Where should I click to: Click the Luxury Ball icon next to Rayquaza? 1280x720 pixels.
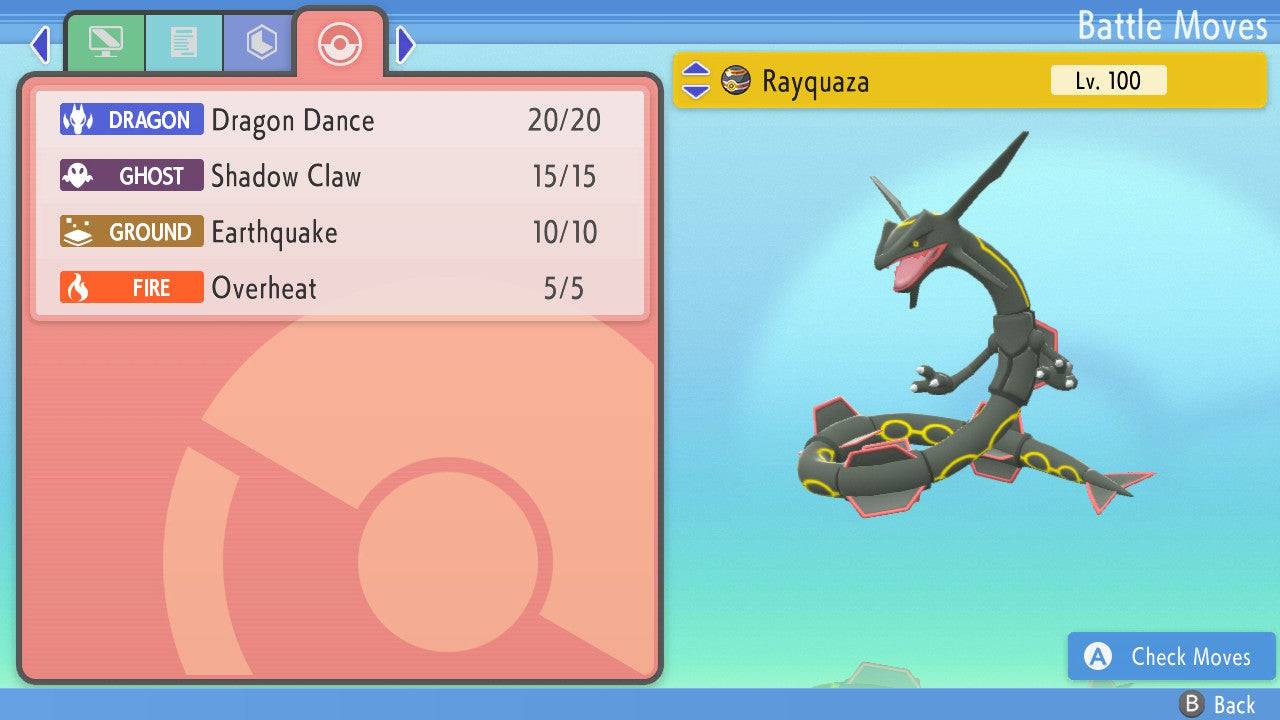tap(735, 80)
